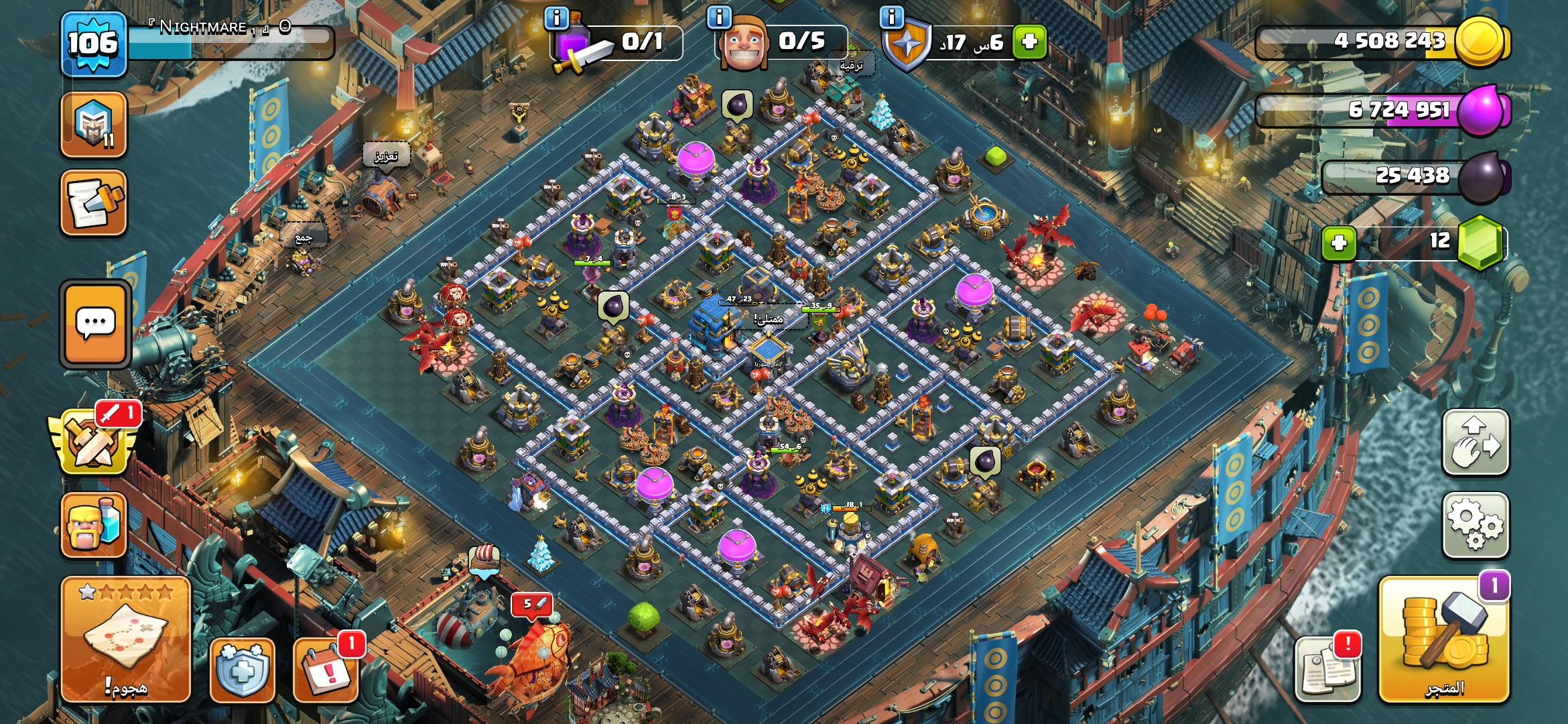Open the chat speech bubble panel
Image resolution: width=1568 pixels, height=724 pixels.
pos(95,324)
